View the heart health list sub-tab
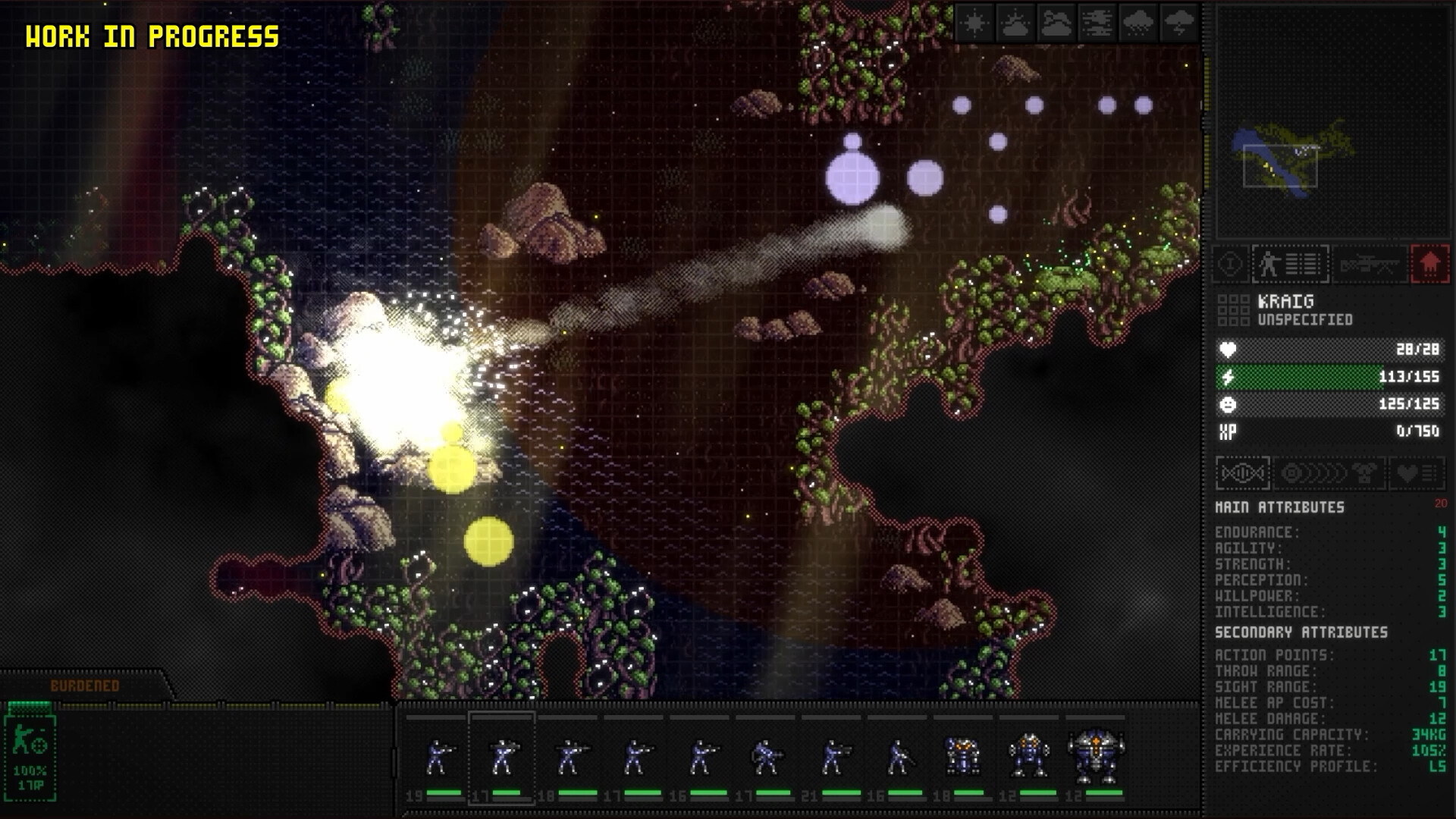1456x819 pixels. click(x=1417, y=474)
